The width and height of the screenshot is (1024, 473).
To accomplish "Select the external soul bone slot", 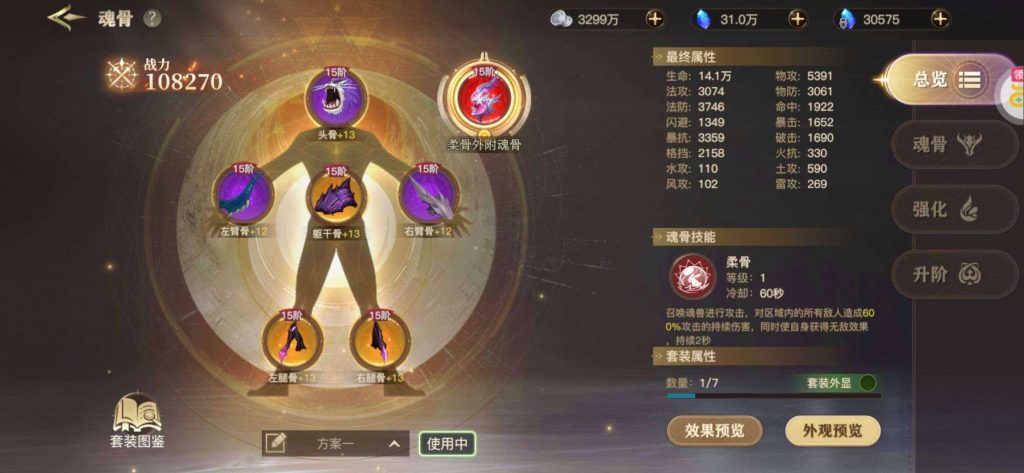I will coord(483,98).
